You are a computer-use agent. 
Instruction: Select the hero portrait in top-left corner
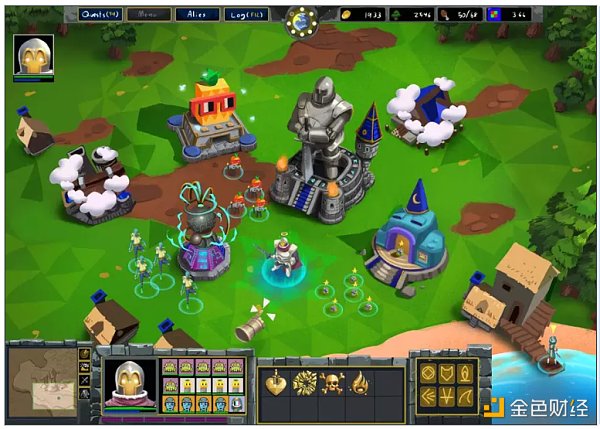[33, 55]
